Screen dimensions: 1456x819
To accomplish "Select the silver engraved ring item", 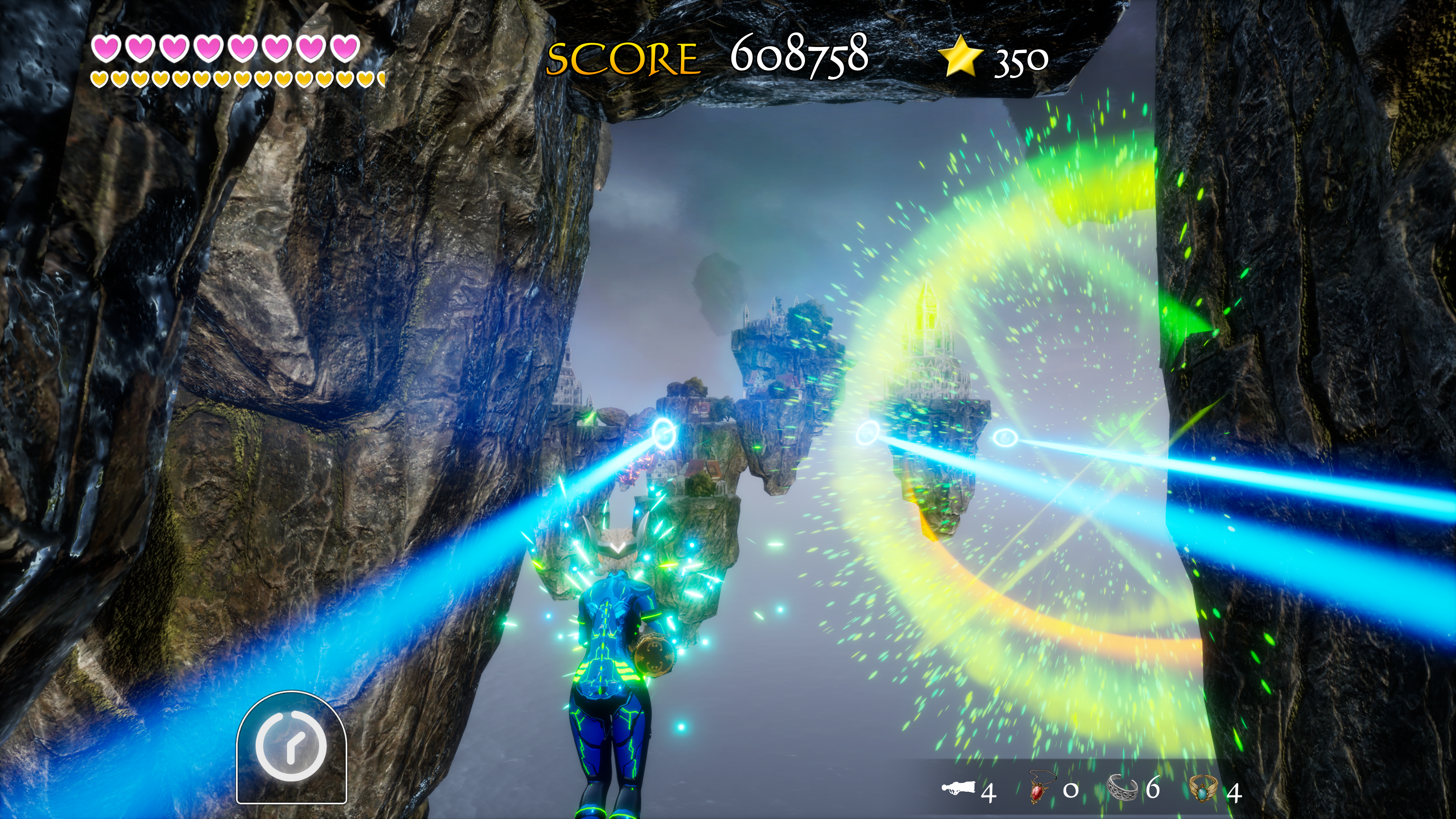I will 1122,788.
